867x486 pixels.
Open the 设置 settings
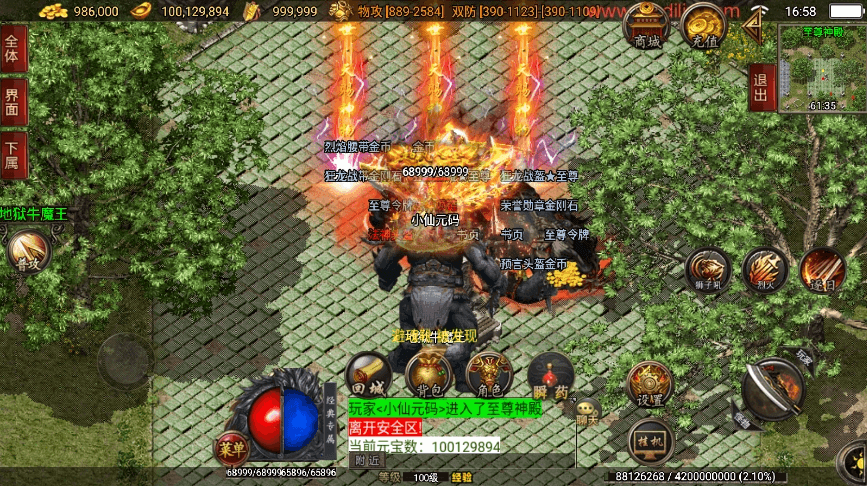point(650,384)
